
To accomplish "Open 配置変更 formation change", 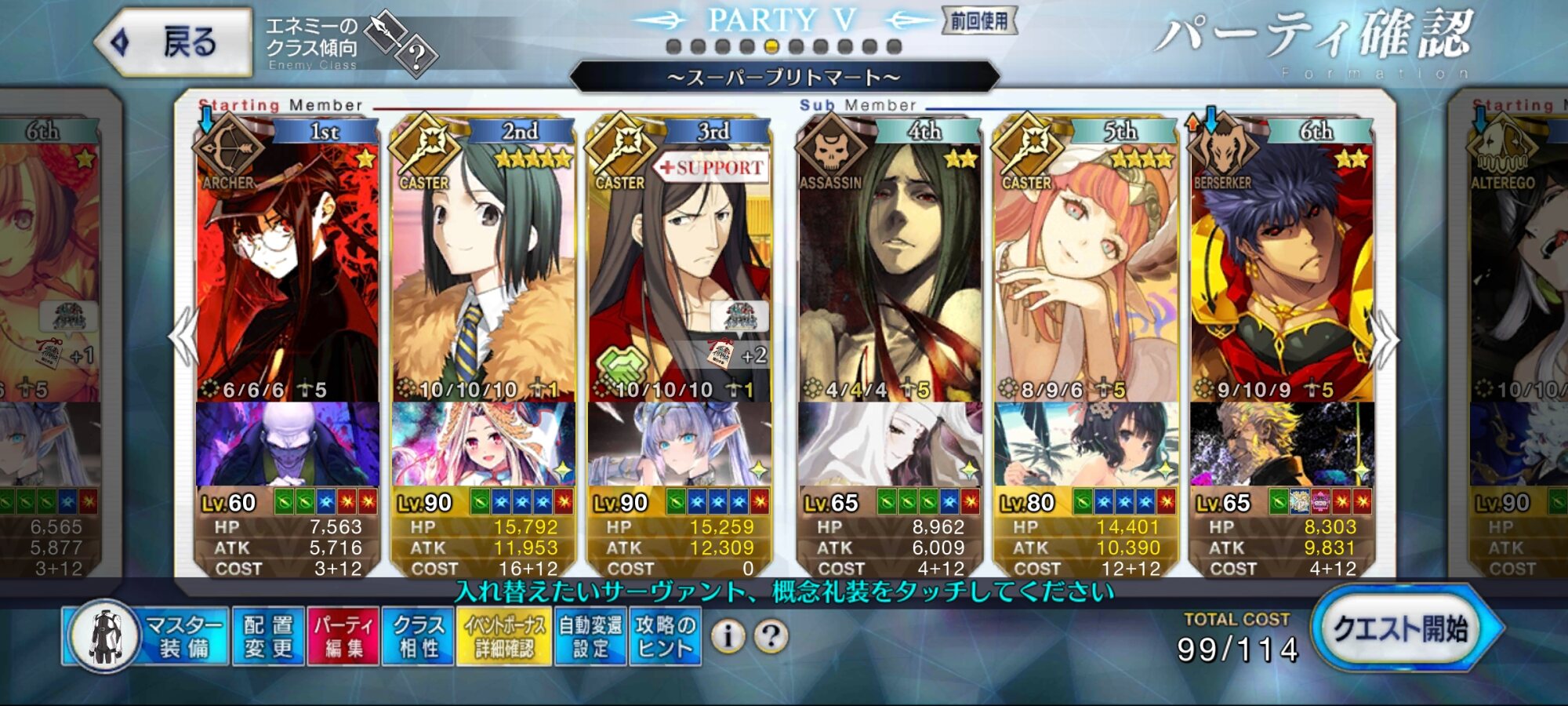I will [x=268, y=636].
